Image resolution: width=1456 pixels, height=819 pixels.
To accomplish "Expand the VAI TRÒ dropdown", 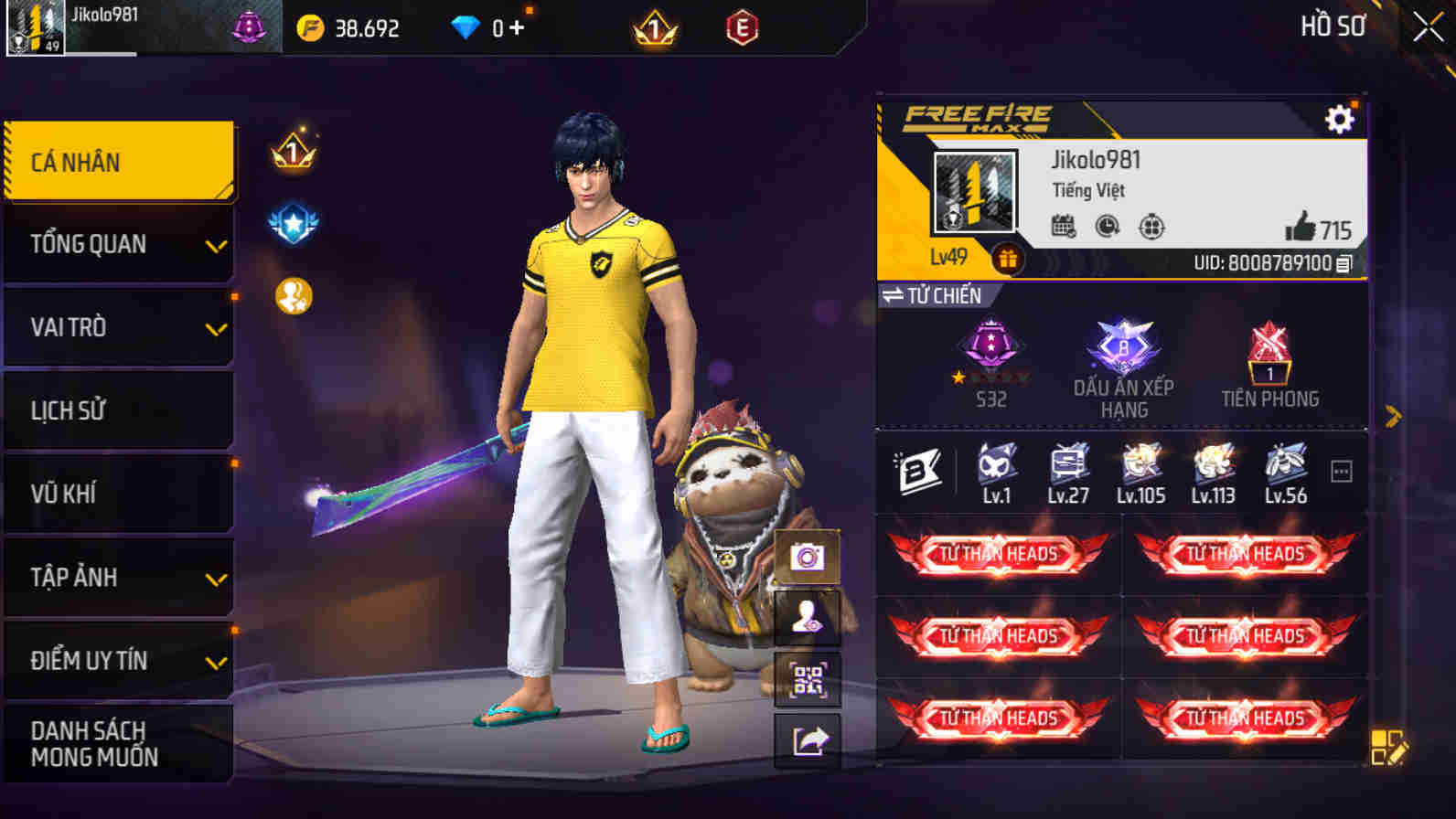I will click(x=119, y=326).
